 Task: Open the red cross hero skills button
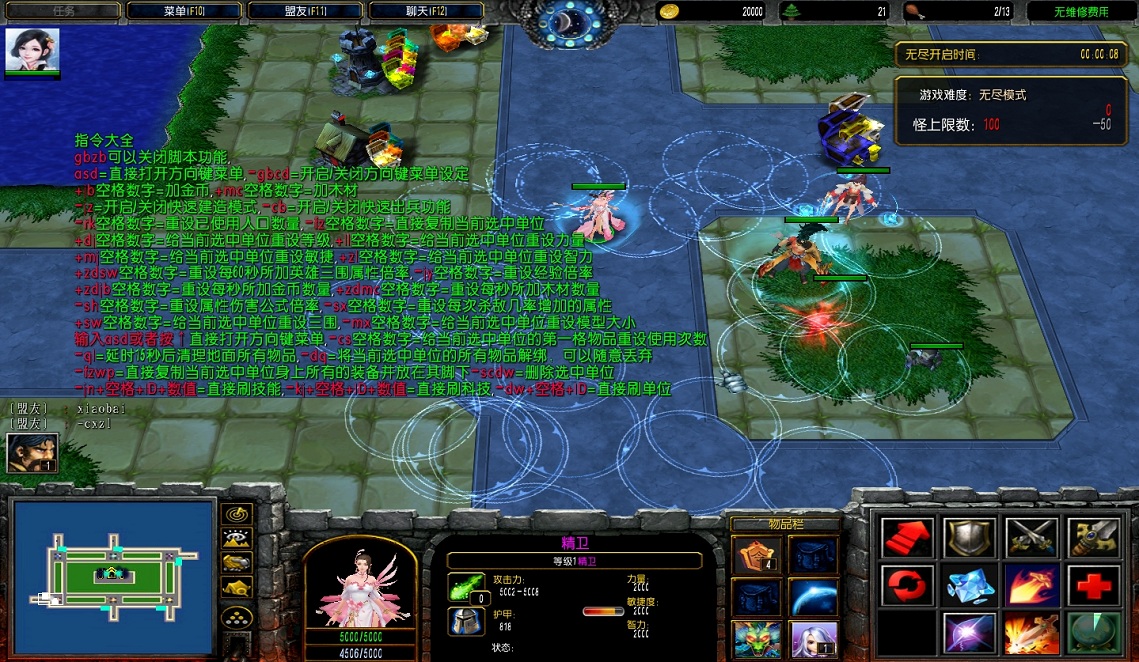(x=1091, y=585)
